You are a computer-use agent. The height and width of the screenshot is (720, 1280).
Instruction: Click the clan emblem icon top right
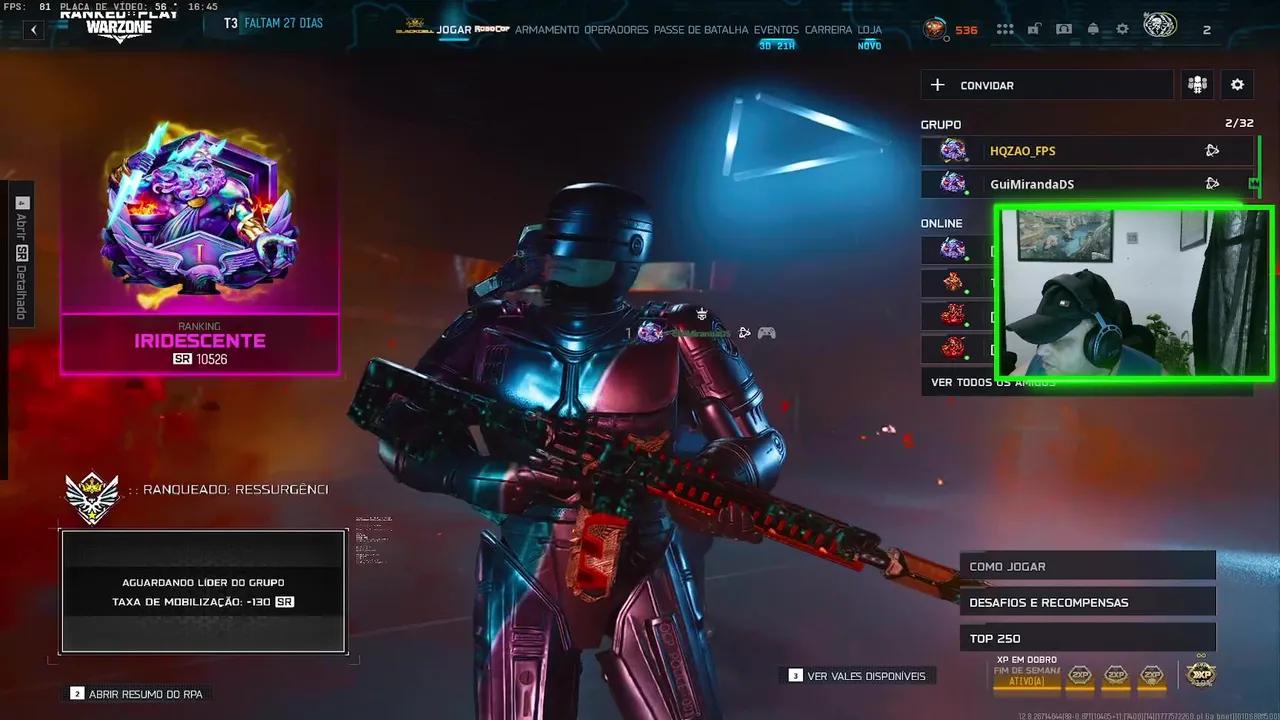(1158, 27)
